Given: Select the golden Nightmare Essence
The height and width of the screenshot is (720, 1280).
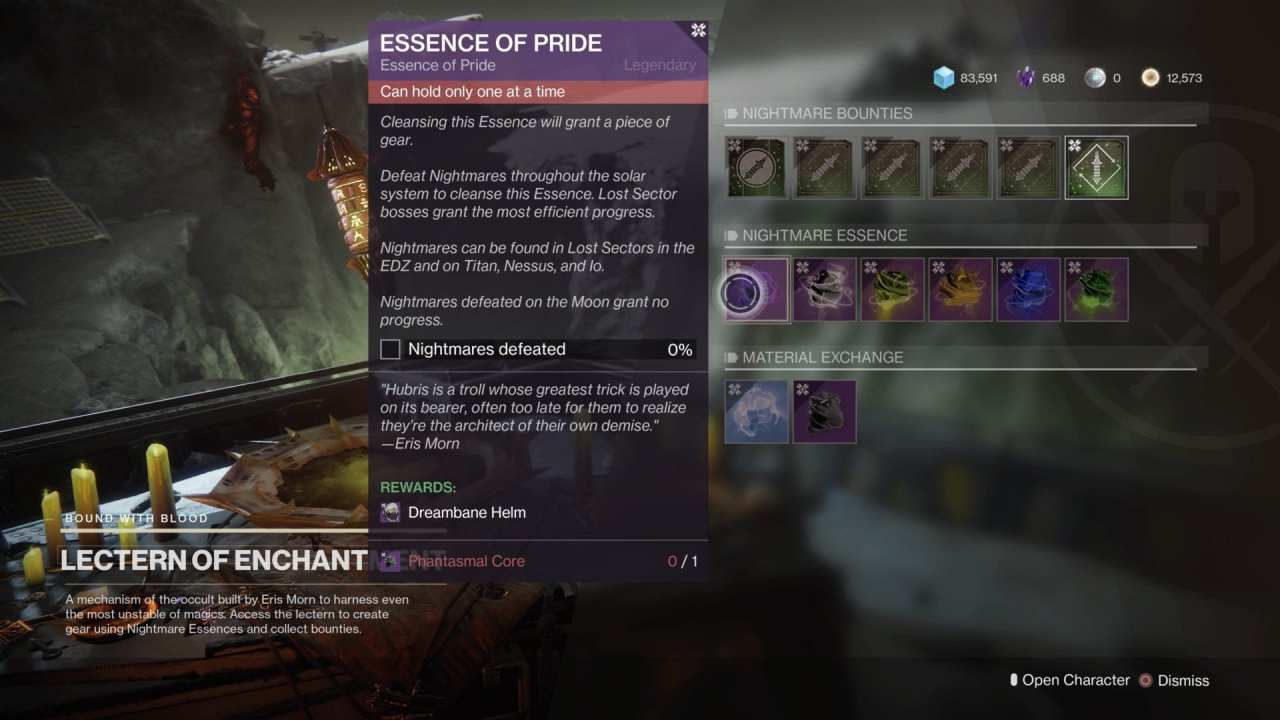Looking at the screenshot, I should point(960,290).
